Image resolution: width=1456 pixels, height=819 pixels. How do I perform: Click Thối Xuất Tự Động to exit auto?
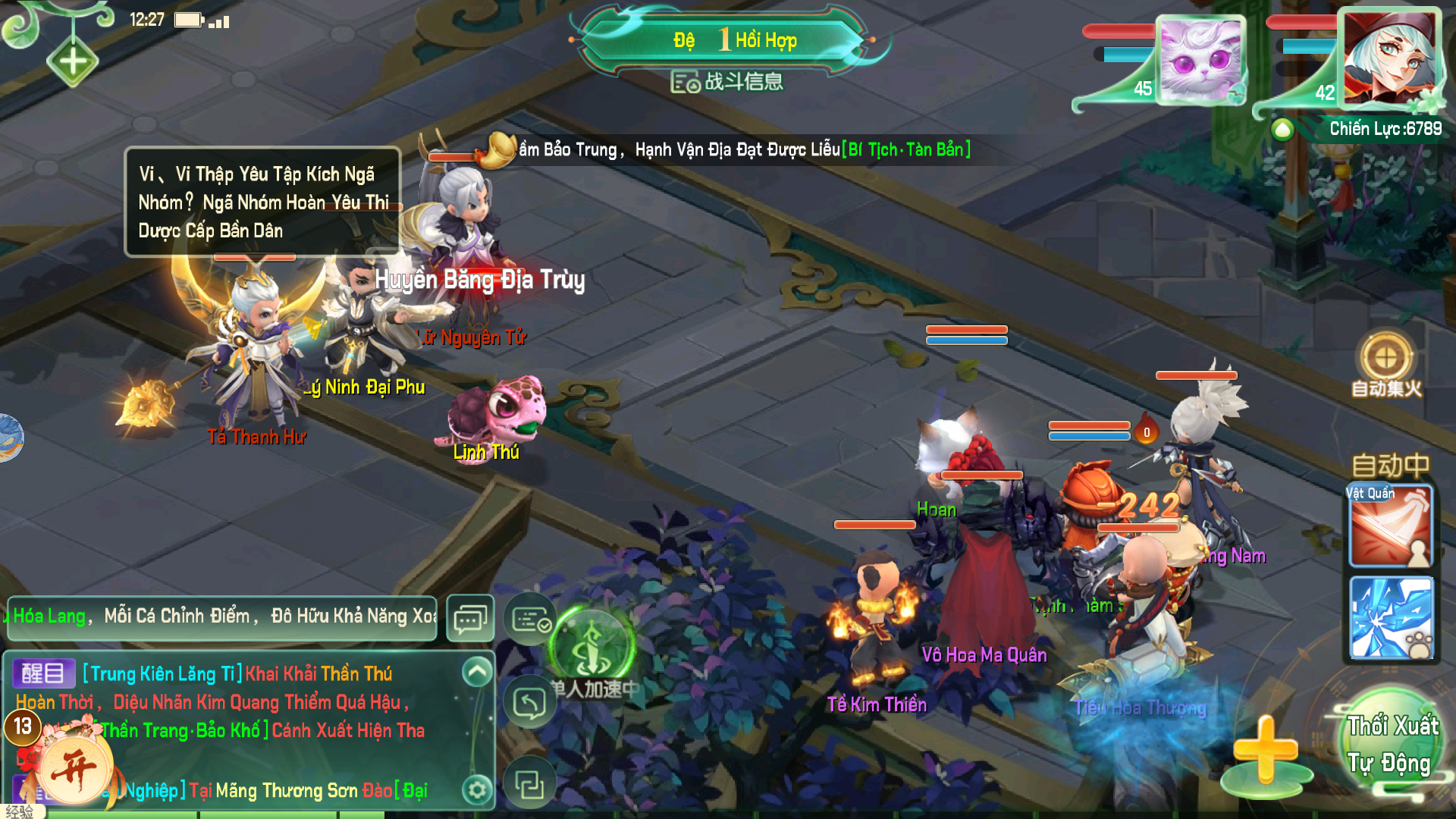(x=1392, y=744)
